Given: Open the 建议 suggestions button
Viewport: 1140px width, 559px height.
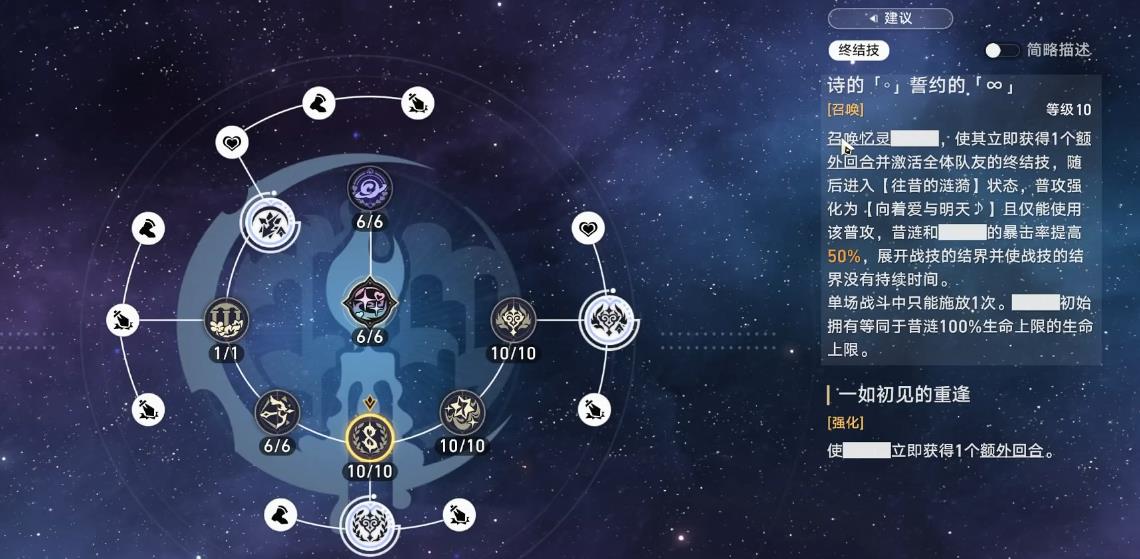Looking at the screenshot, I should [x=889, y=18].
